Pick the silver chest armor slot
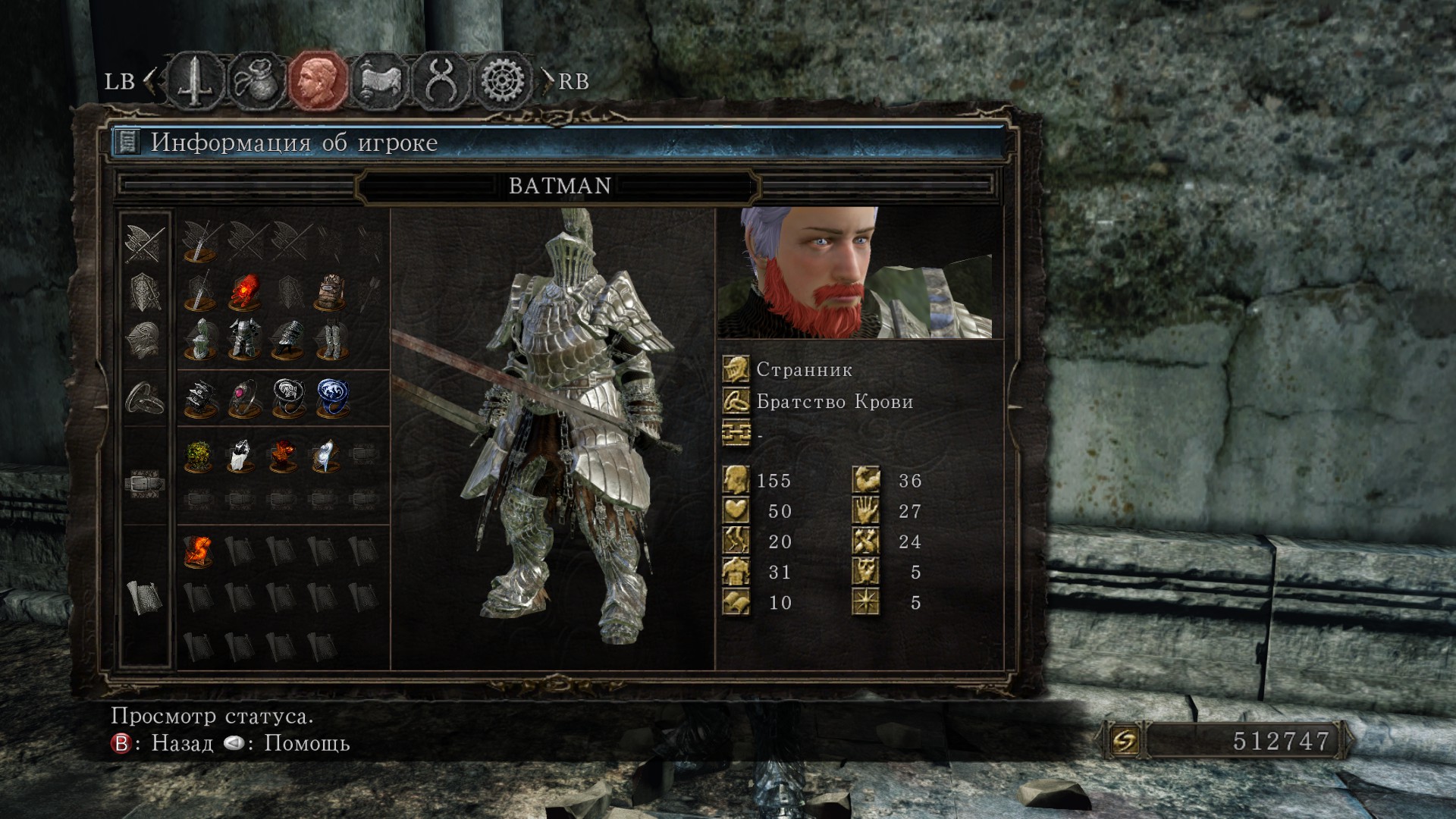Screen dimensions: 1456x819 point(244,338)
